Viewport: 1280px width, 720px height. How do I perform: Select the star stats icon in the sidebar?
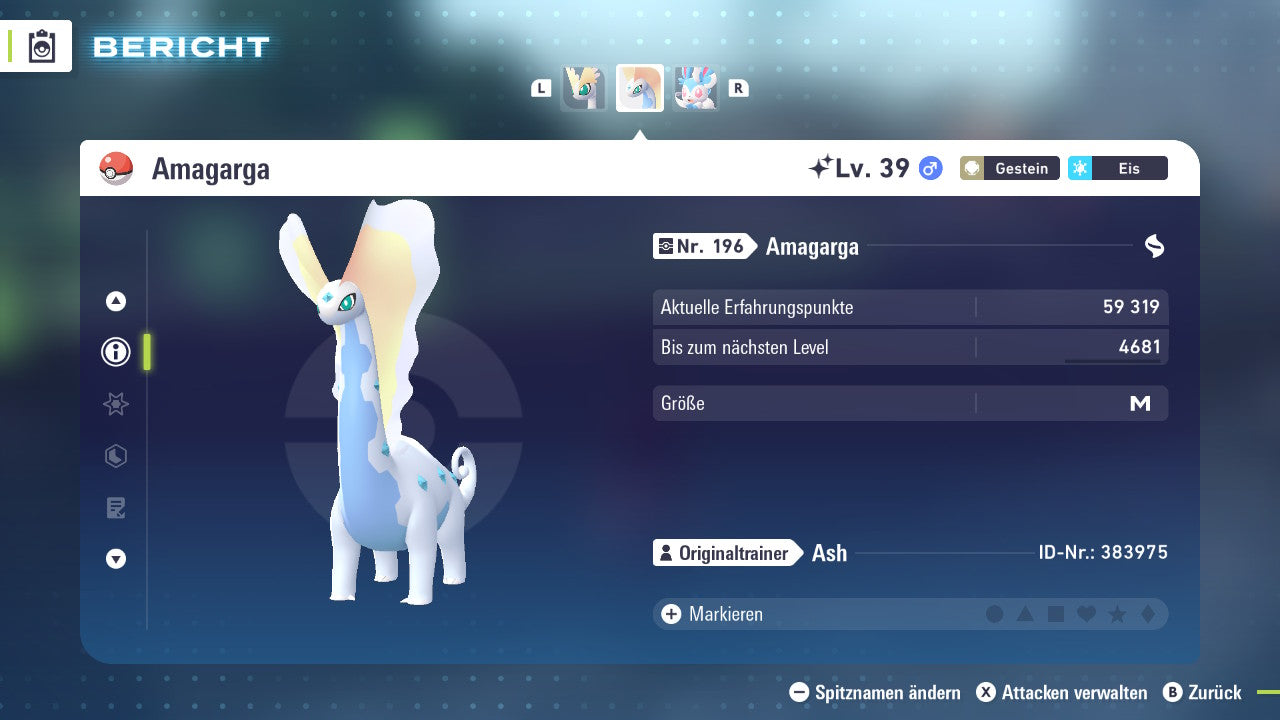click(x=115, y=404)
